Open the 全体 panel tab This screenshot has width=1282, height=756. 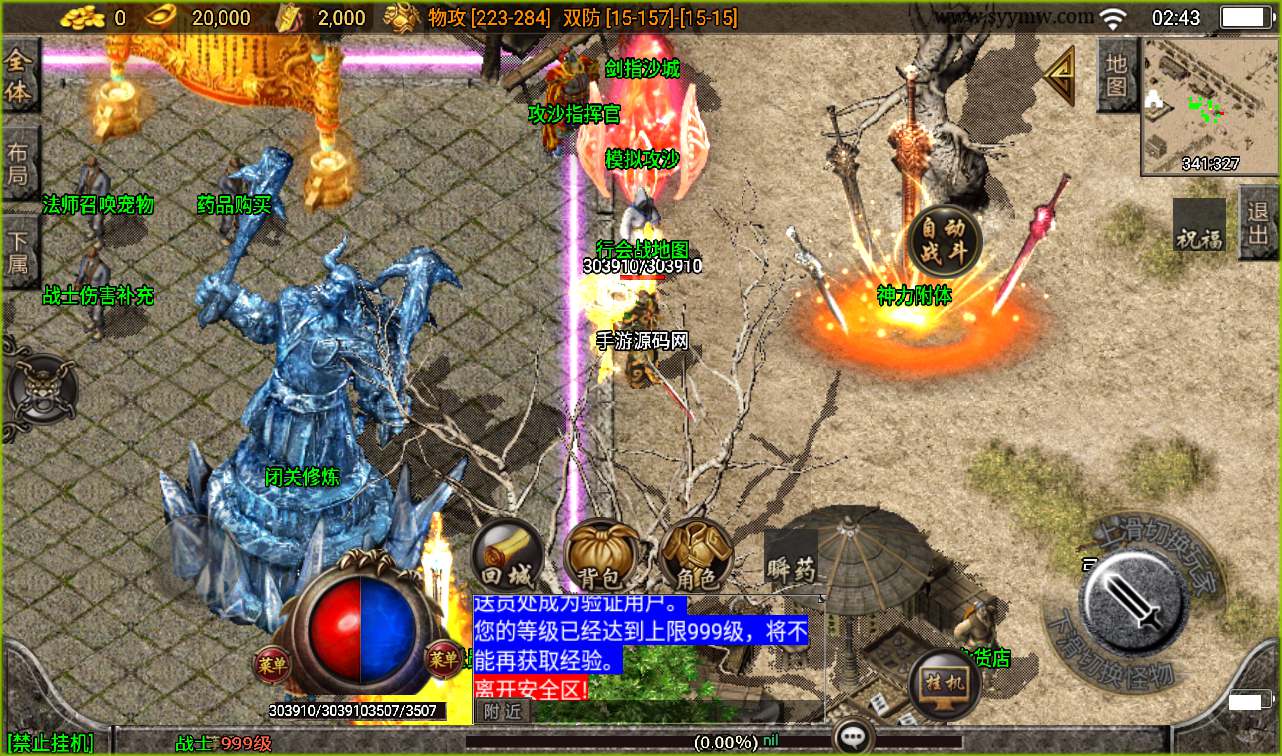click(x=19, y=76)
